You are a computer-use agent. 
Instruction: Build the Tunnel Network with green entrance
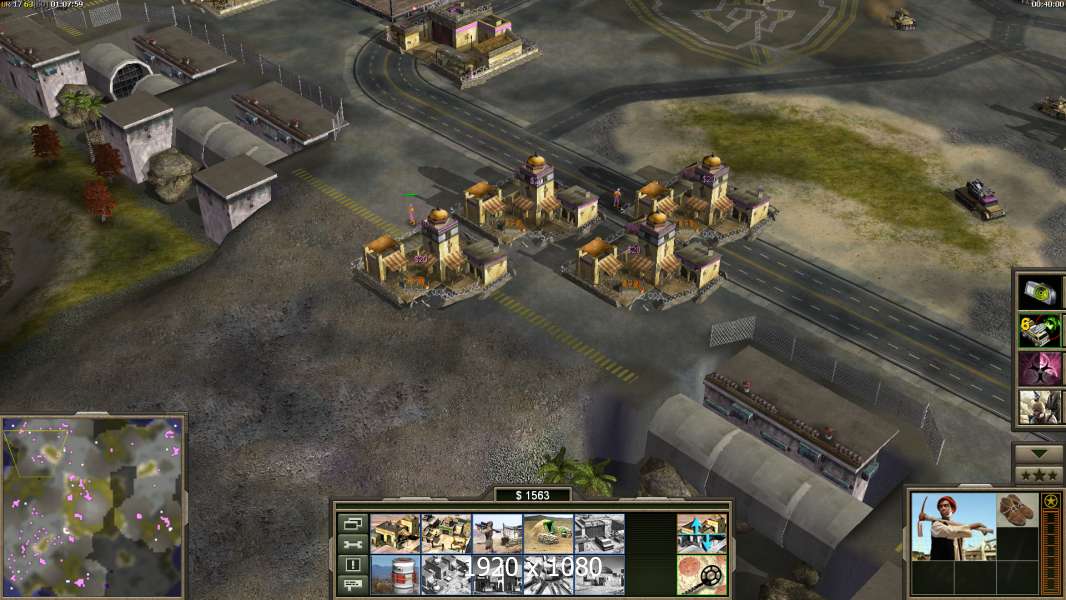(x=548, y=533)
